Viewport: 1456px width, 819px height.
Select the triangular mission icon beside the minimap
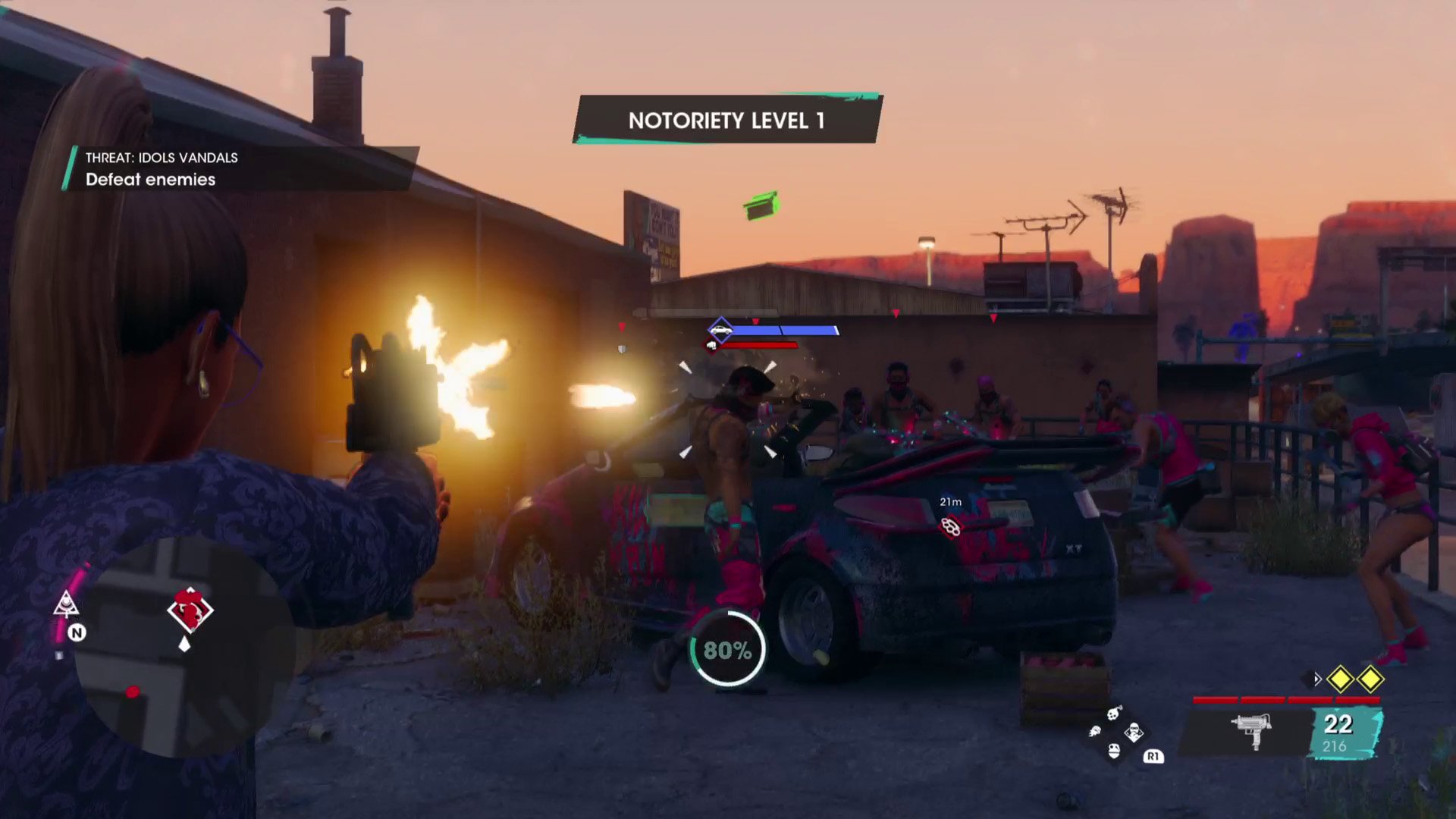coord(67,604)
